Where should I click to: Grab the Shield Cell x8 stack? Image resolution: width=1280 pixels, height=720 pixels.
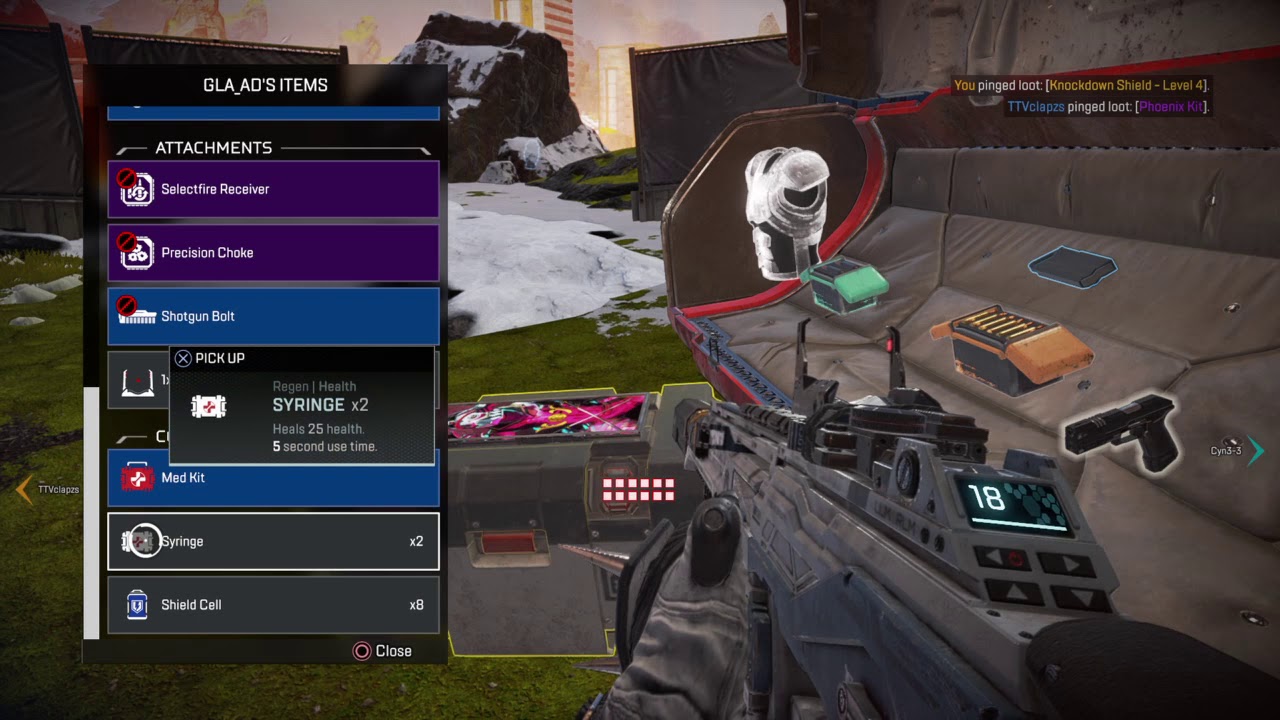point(273,605)
